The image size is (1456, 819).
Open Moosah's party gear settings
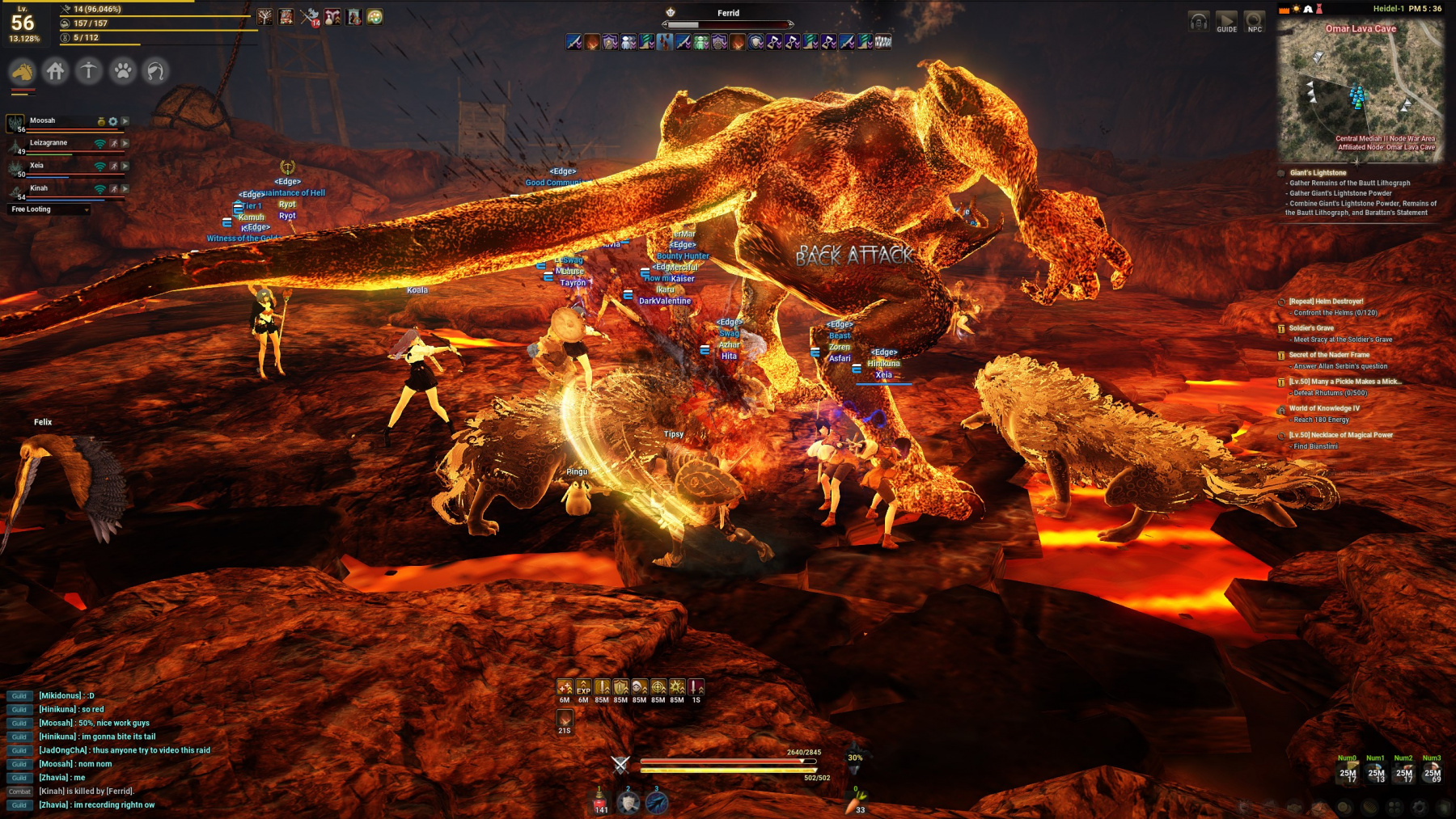pyautogui.click(x=113, y=121)
